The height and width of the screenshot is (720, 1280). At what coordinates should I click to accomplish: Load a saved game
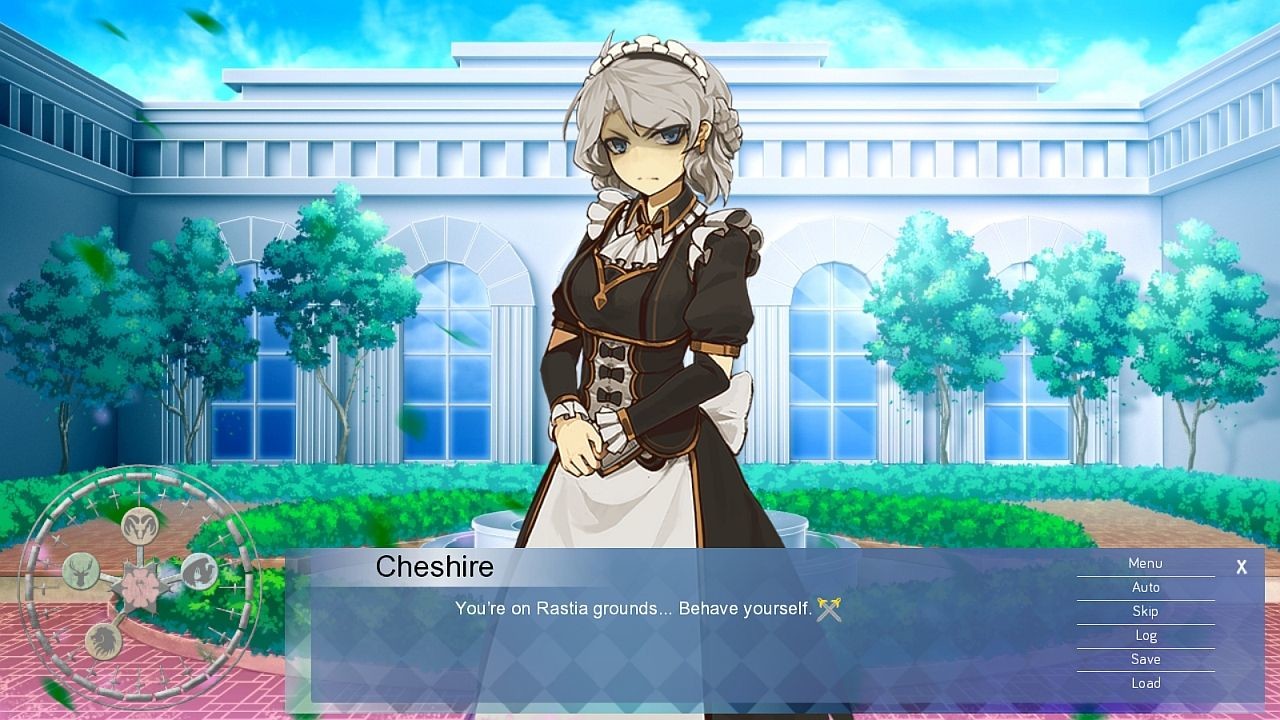1145,683
